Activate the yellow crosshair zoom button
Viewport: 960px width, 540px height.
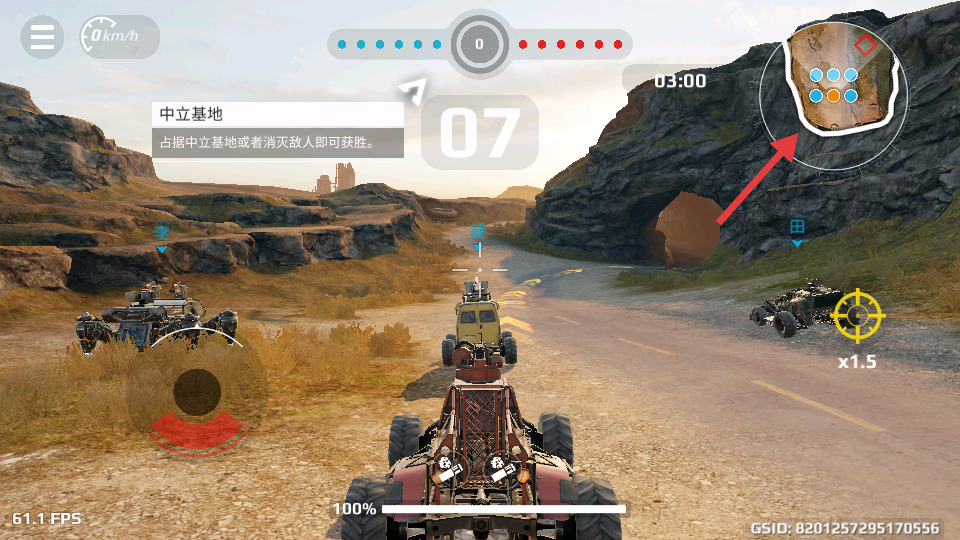pos(858,317)
